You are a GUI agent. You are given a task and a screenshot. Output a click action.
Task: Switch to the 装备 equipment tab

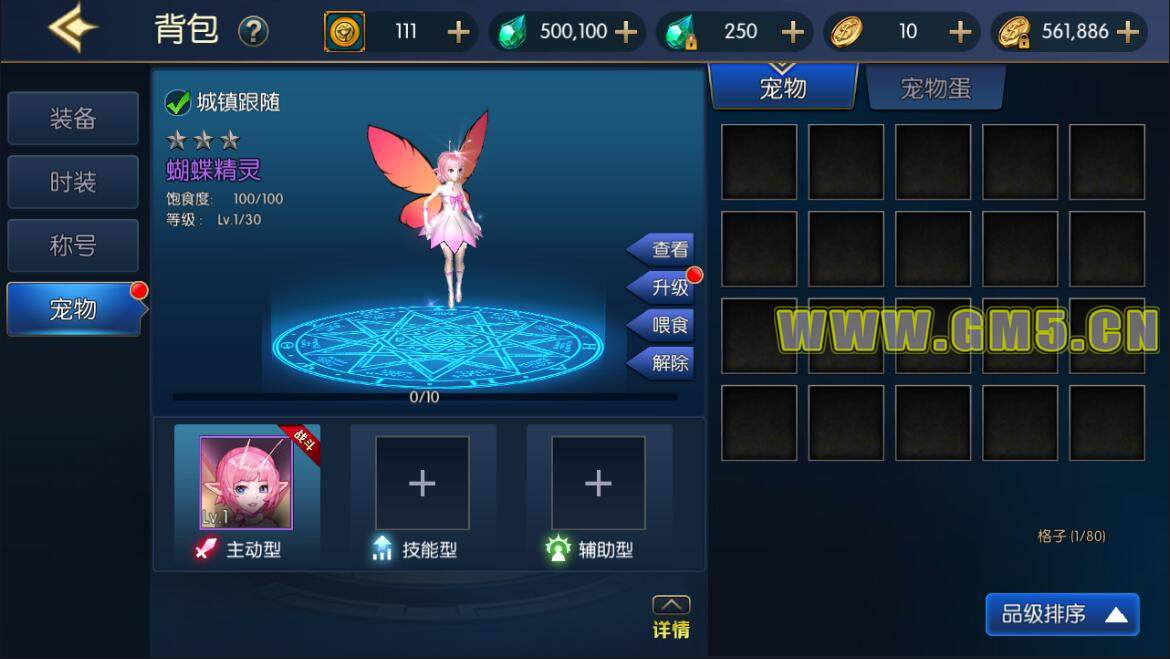click(x=73, y=119)
